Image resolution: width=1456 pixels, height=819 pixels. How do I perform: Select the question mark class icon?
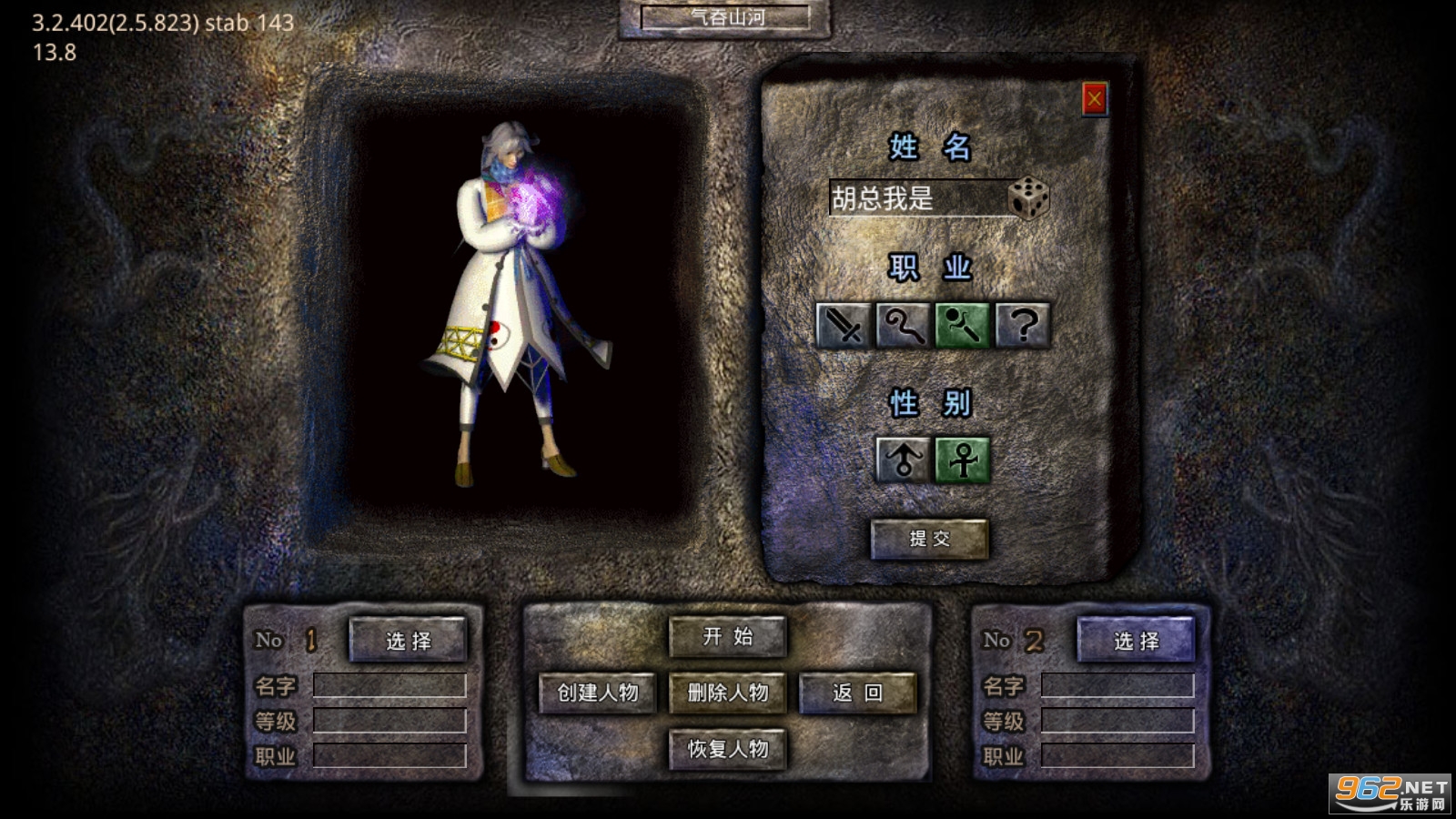(x=1023, y=326)
